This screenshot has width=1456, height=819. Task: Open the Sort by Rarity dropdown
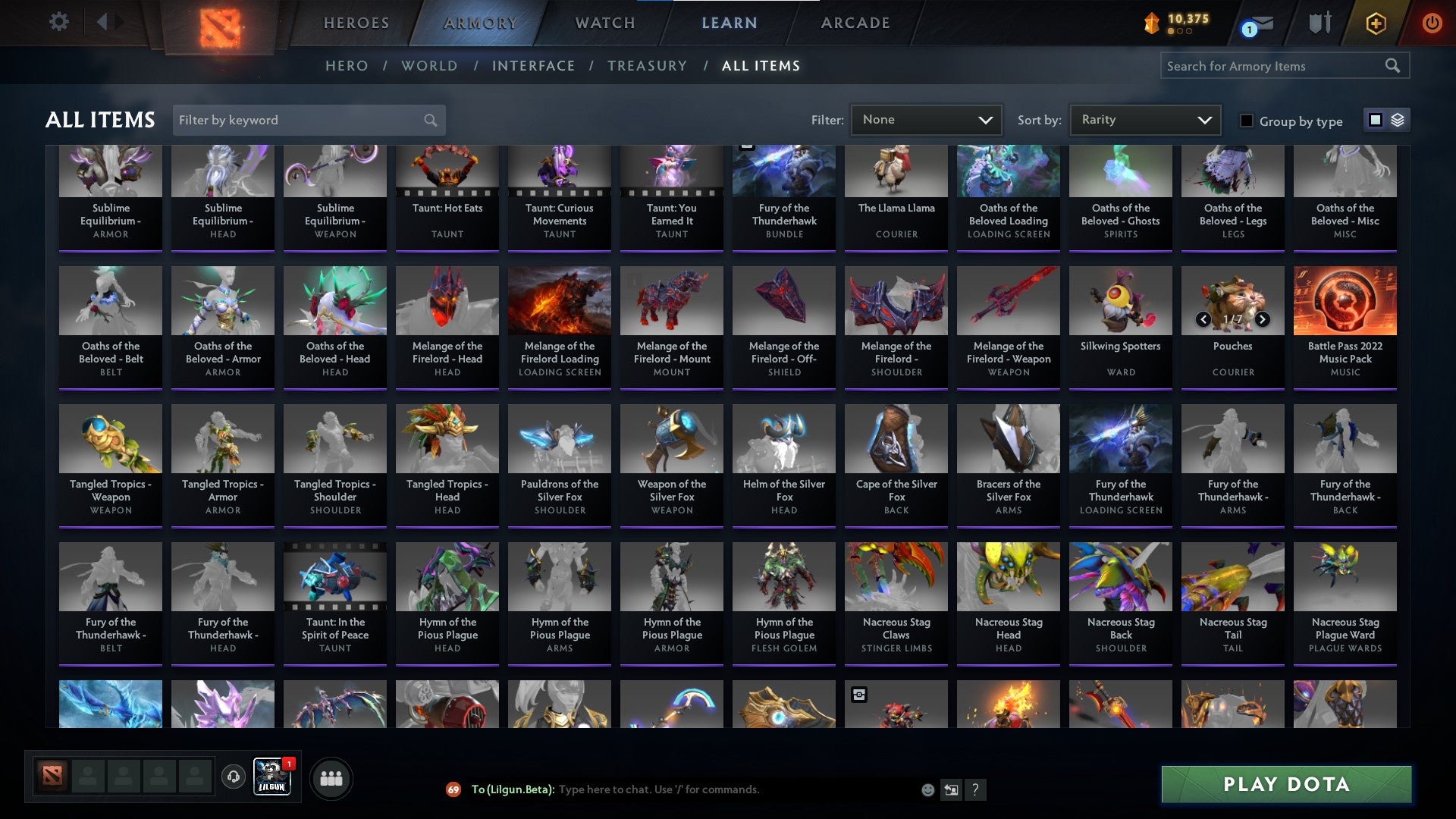pos(1144,119)
